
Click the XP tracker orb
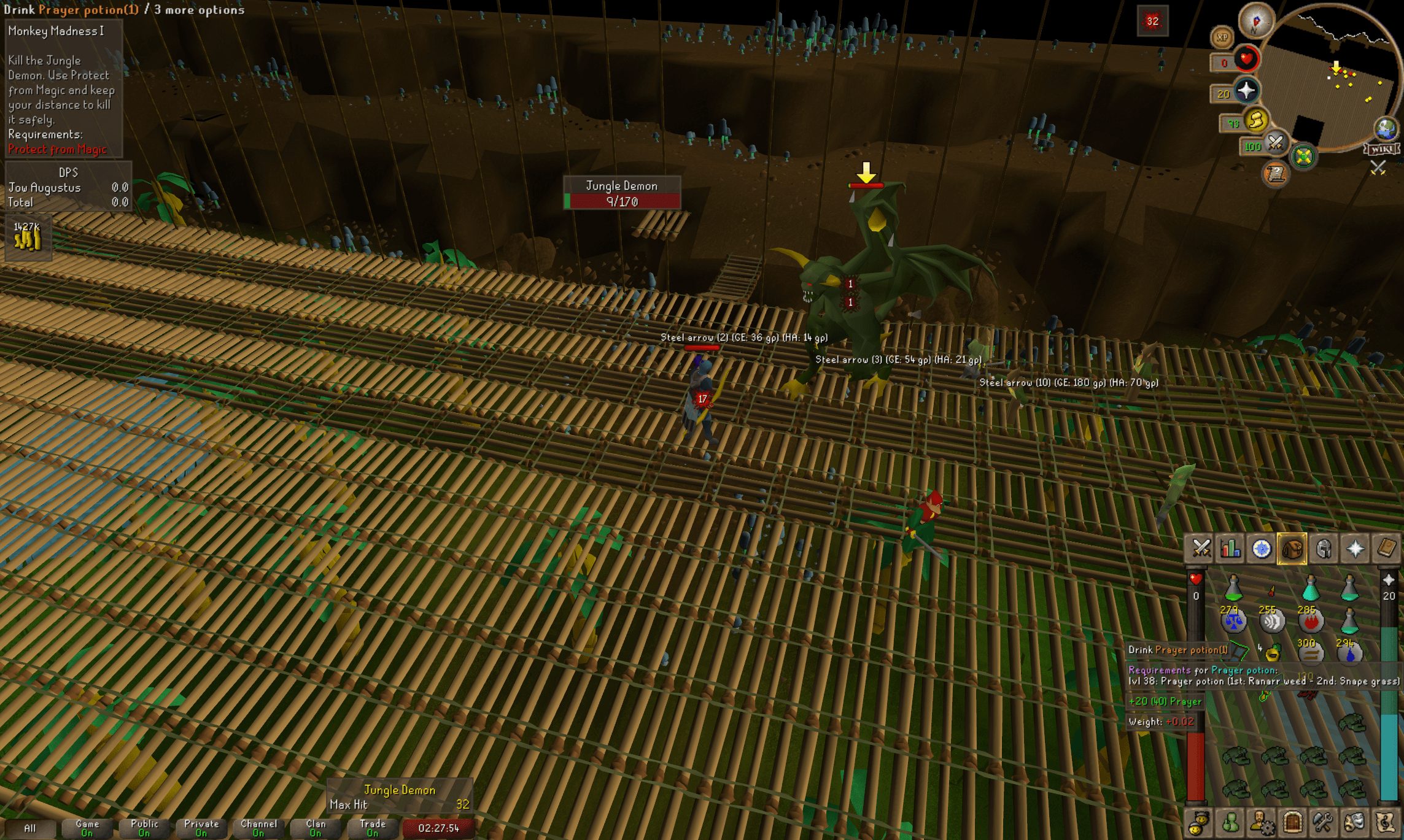click(x=1223, y=37)
